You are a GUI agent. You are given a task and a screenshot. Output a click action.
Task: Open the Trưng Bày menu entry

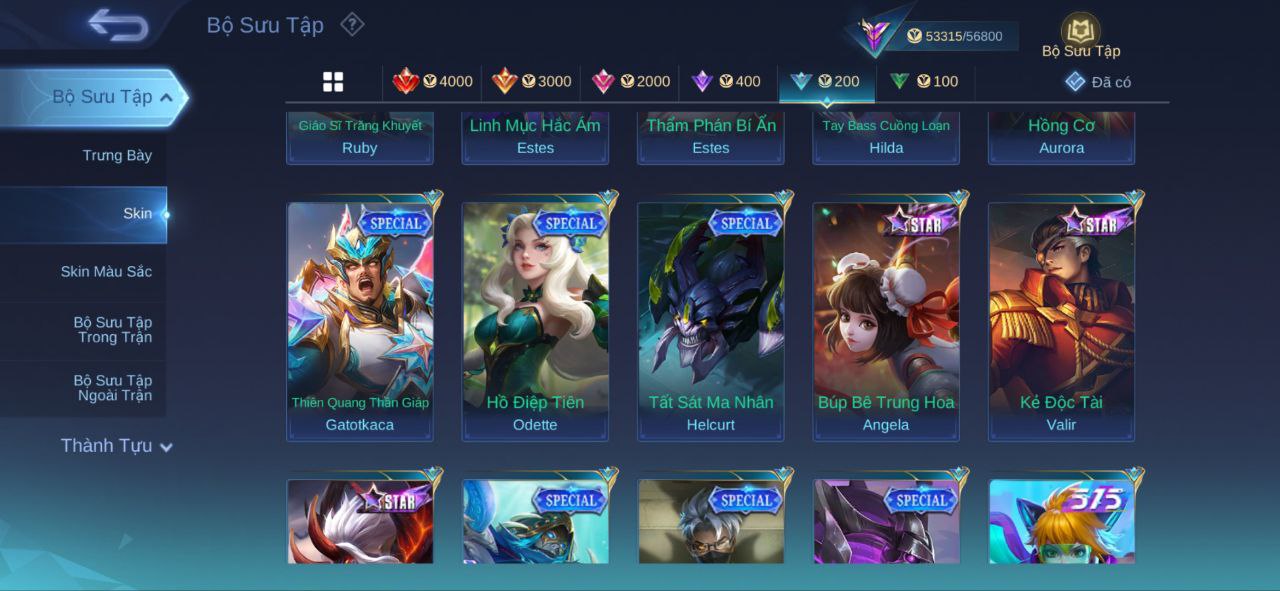tap(117, 156)
